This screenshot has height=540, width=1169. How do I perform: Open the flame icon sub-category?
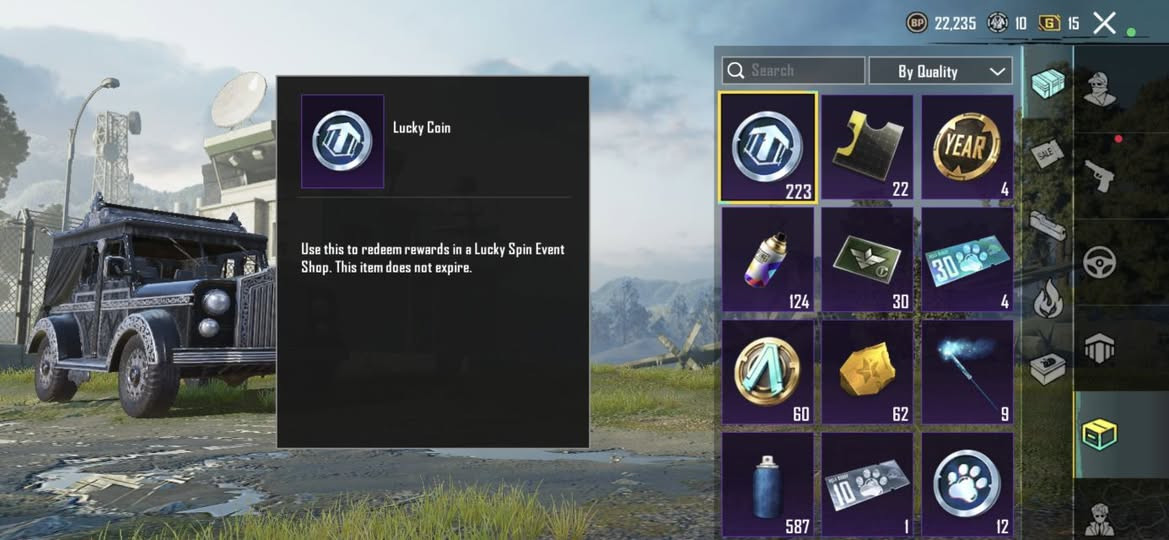(1047, 298)
